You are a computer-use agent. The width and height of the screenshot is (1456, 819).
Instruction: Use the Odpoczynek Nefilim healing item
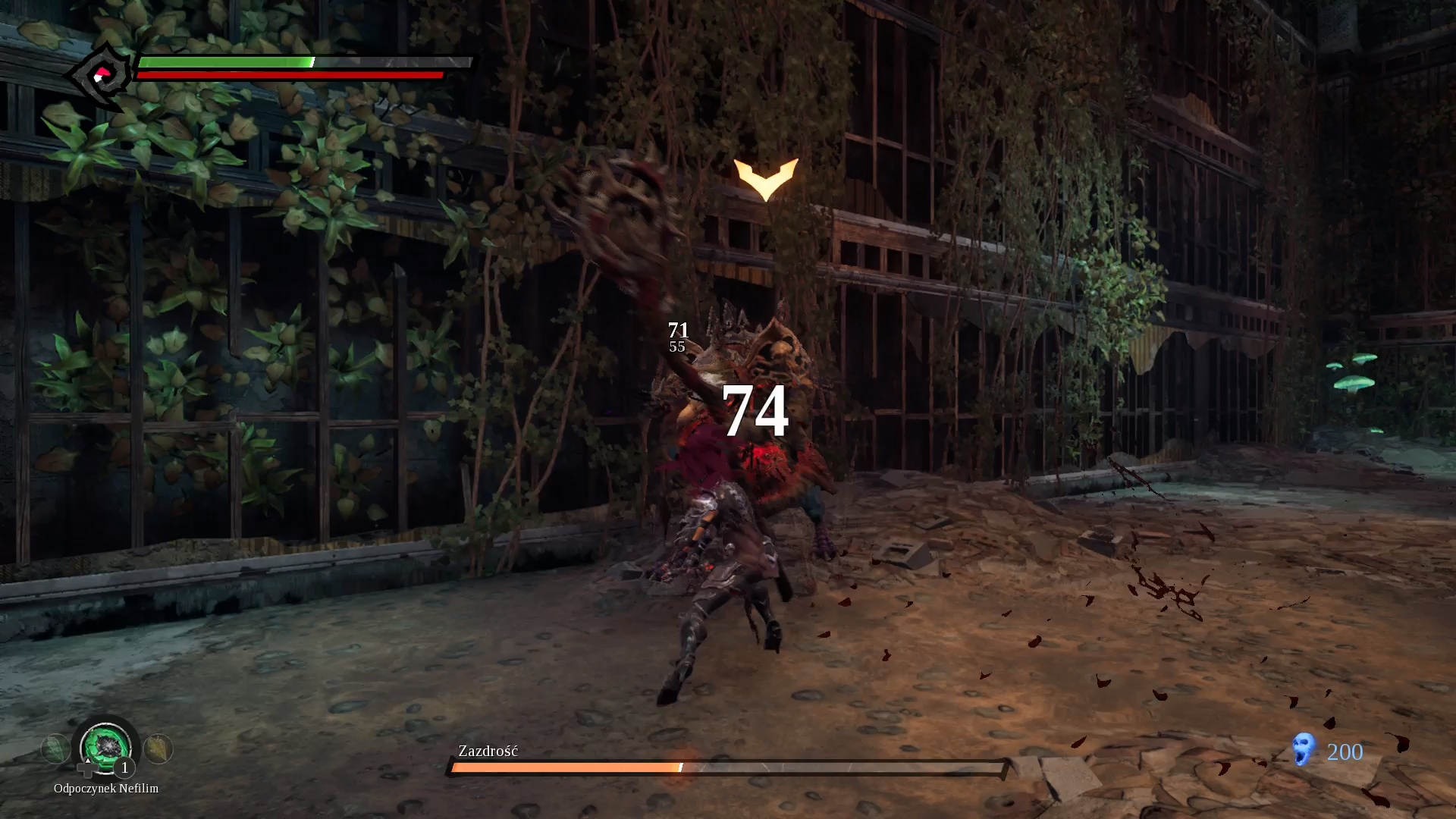tap(106, 747)
